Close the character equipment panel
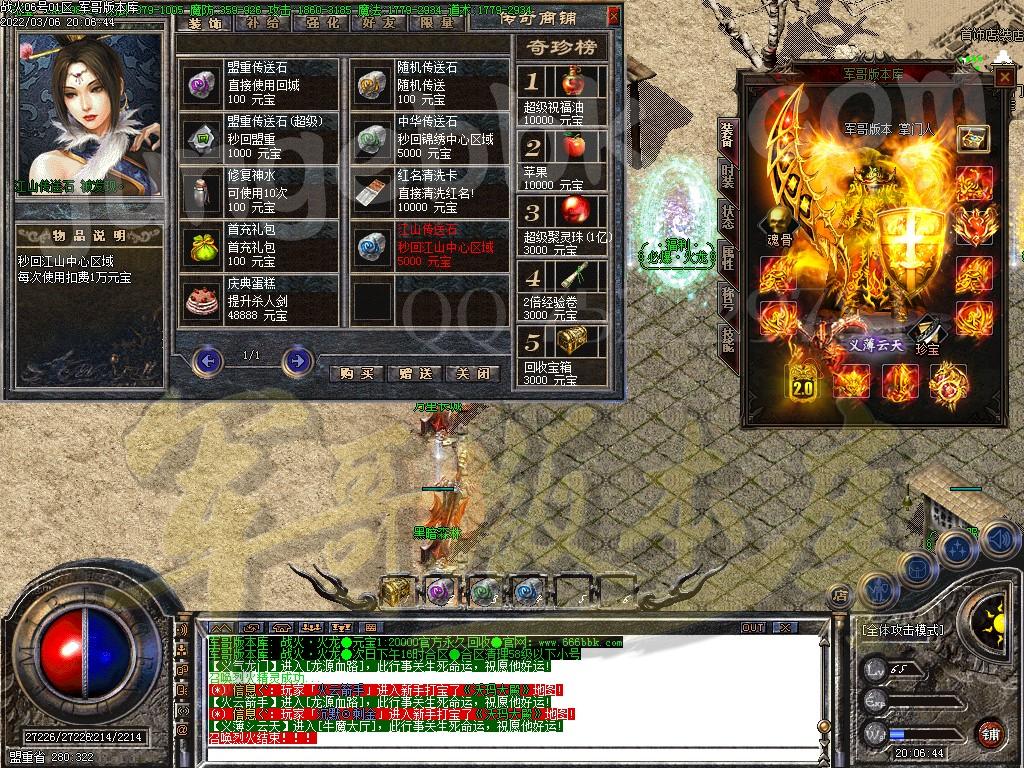The image size is (1024, 768). pyautogui.click(x=1001, y=78)
